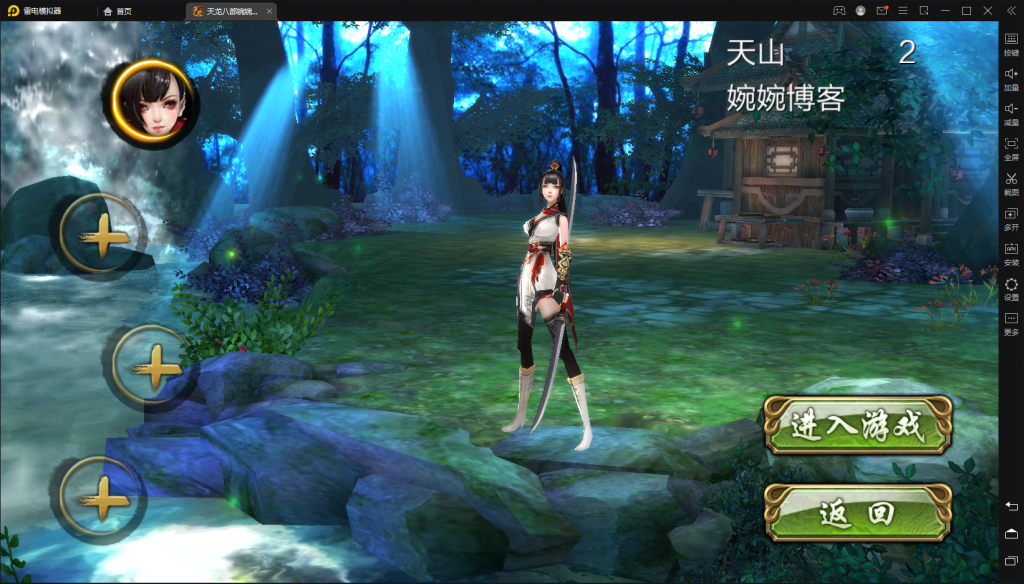The width and height of the screenshot is (1024, 584).
Task: Click the 返回 back button
Action: click(857, 513)
